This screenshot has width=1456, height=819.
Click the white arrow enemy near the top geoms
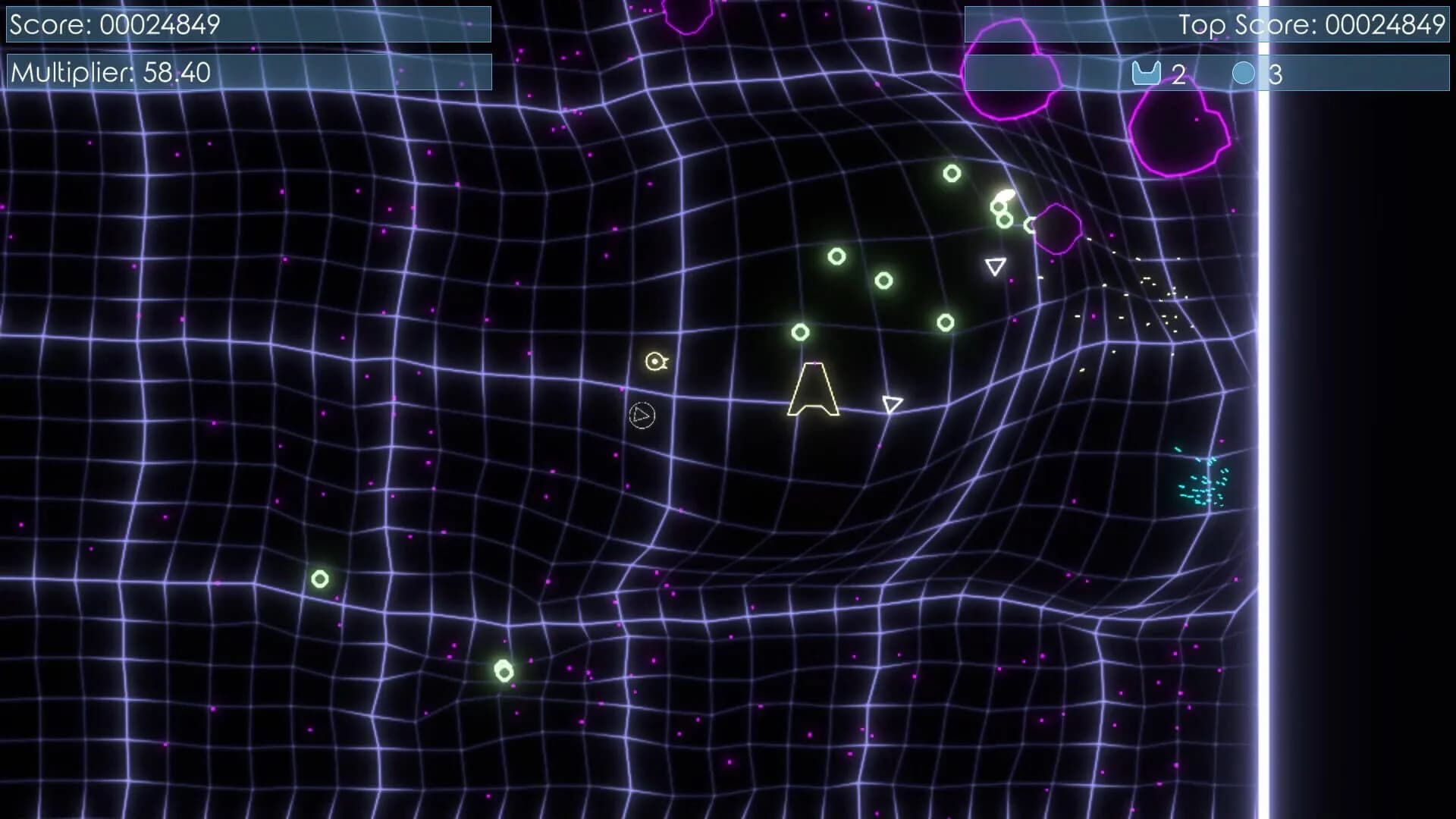[993, 266]
